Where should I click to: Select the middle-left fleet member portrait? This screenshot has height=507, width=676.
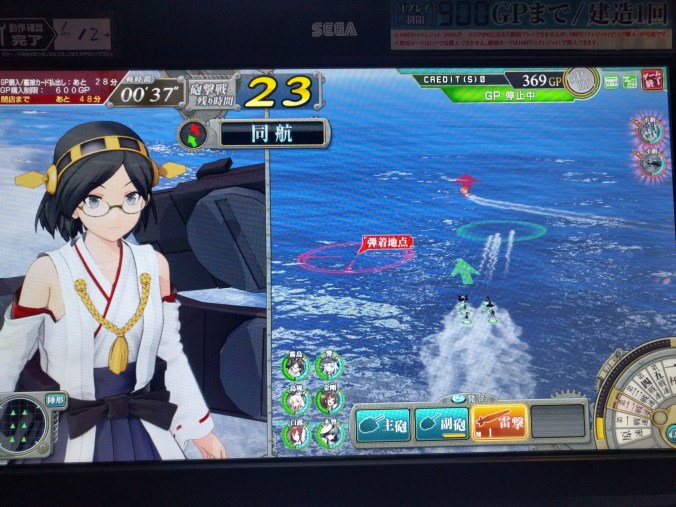coord(297,399)
